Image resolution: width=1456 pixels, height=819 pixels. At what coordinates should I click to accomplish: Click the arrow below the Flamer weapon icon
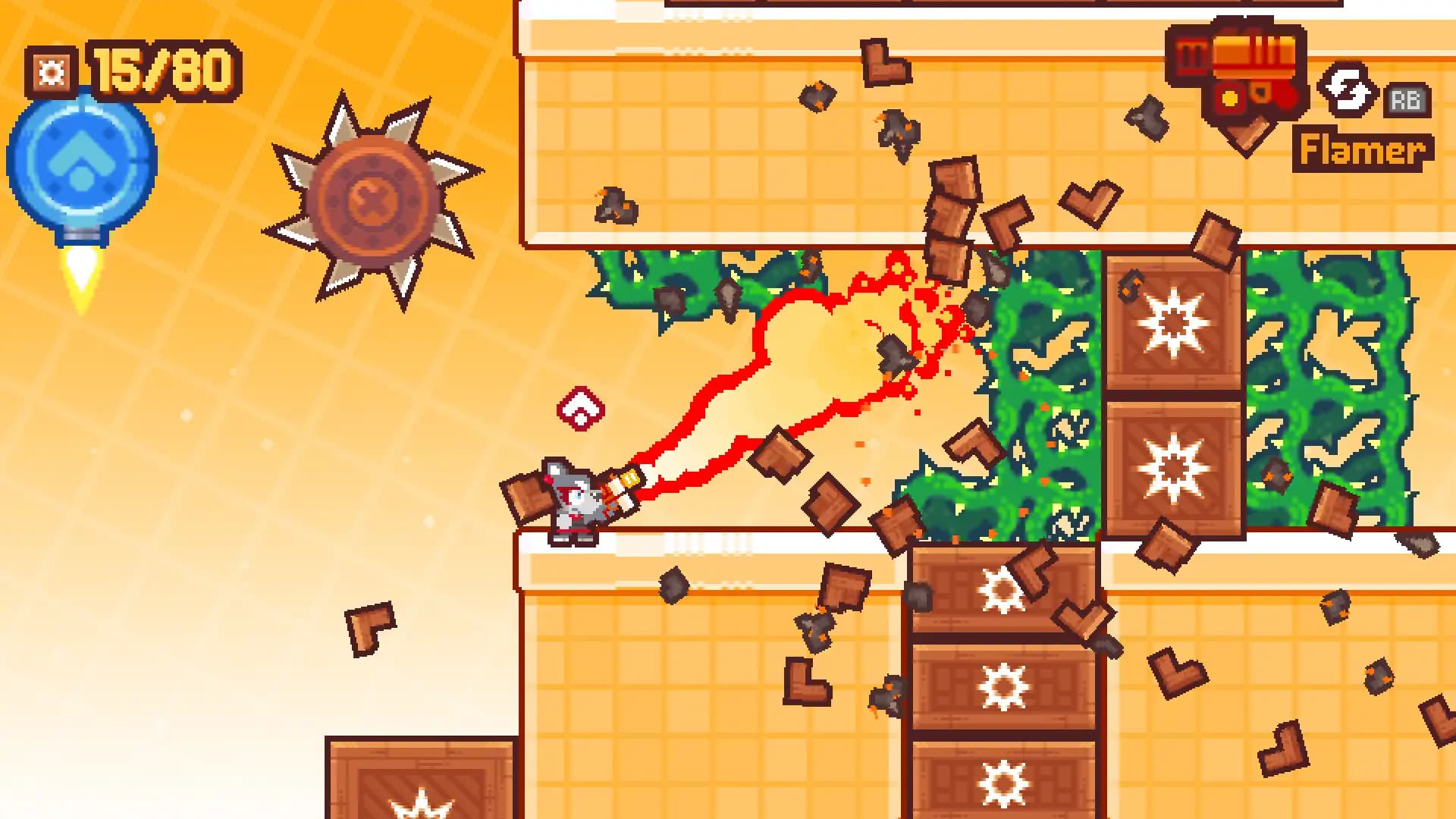(1244, 136)
